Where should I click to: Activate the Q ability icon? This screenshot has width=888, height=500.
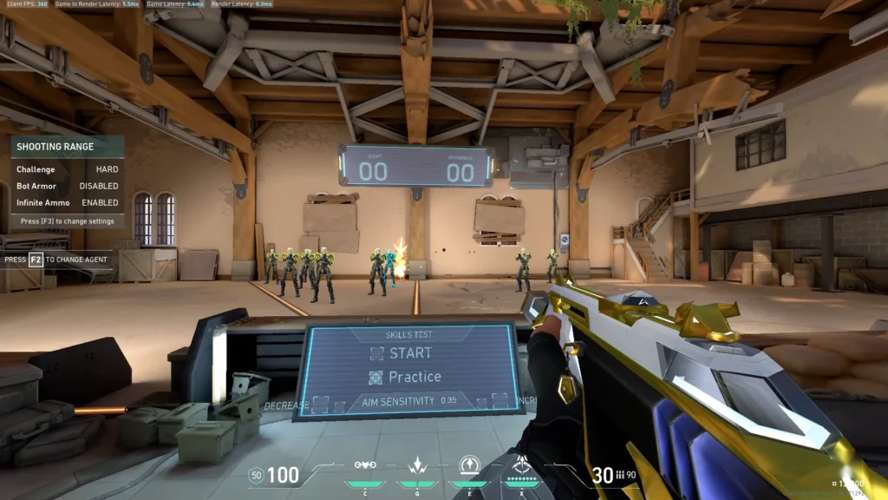tap(418, 466)
